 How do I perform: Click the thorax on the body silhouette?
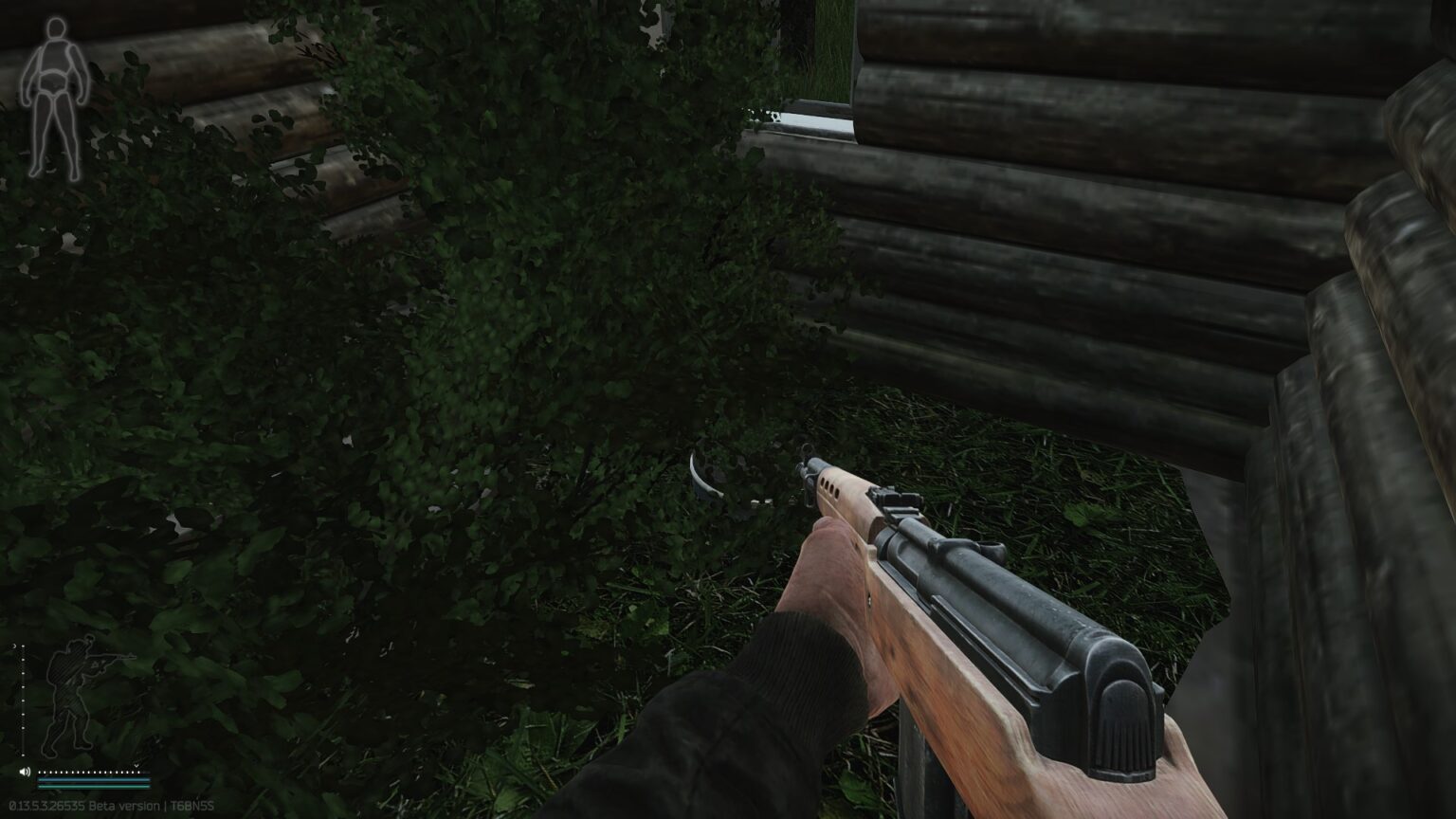pos(55,57)
